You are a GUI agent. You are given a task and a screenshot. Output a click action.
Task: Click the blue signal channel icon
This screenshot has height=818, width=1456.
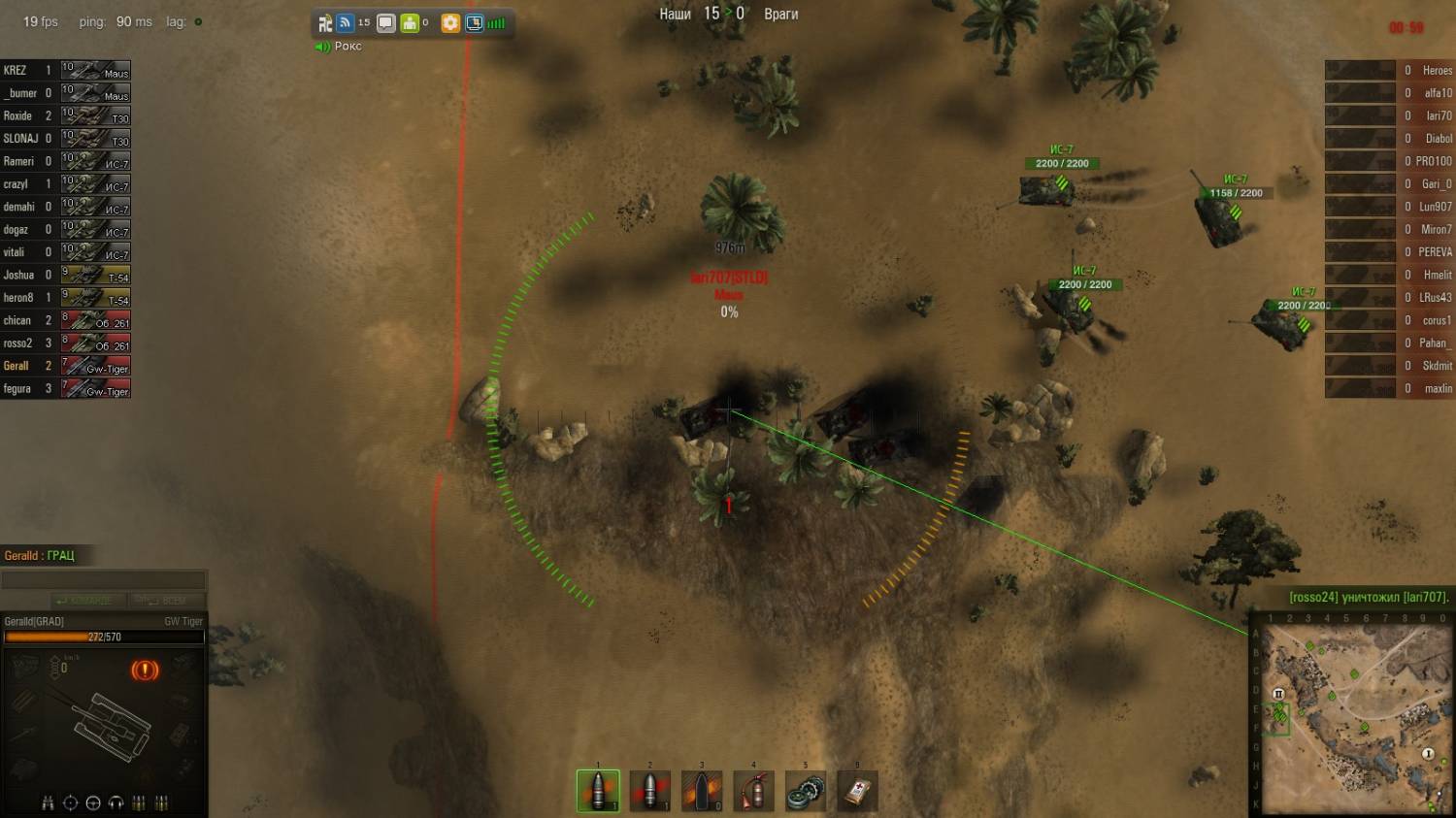point(345,23)
